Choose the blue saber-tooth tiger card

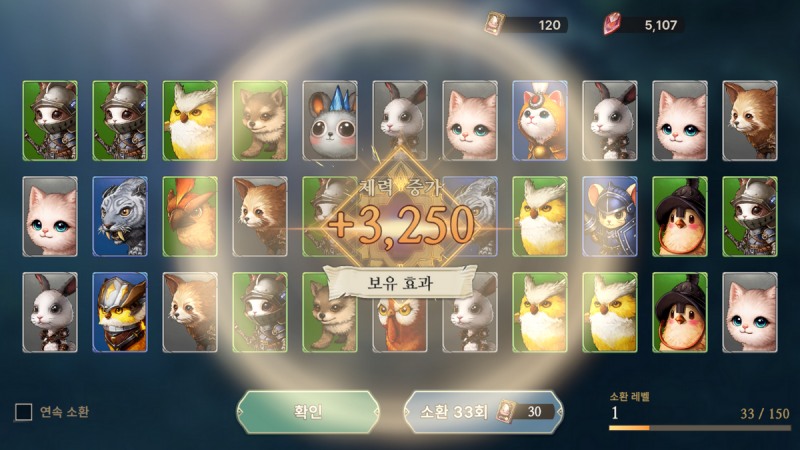120,216
